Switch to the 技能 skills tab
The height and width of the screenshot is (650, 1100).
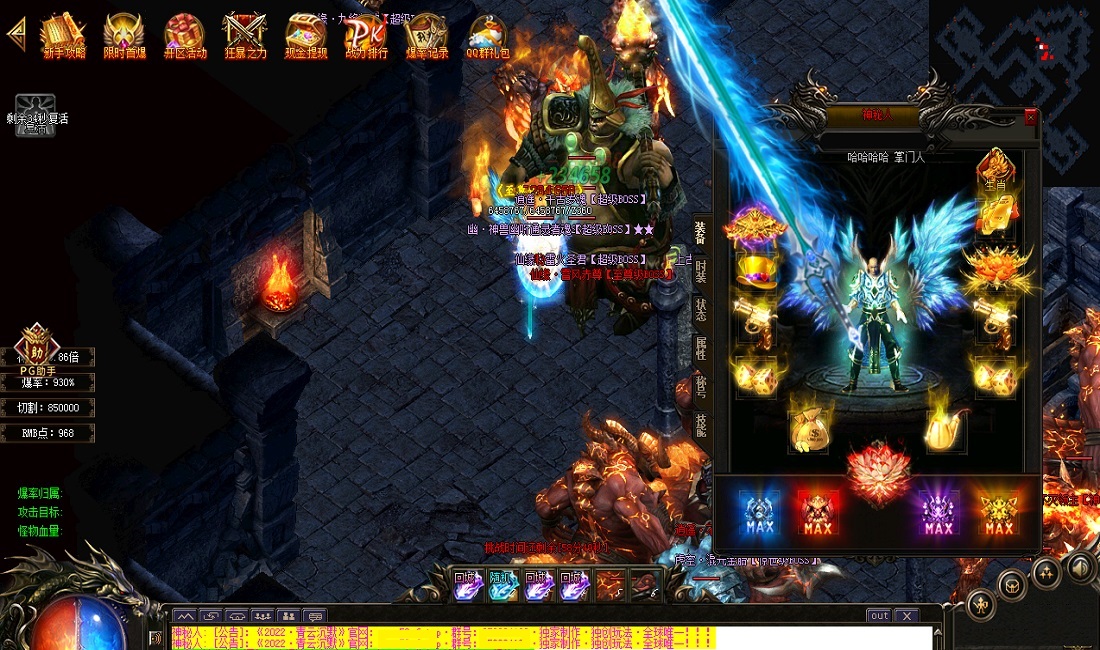coord(701,425)
